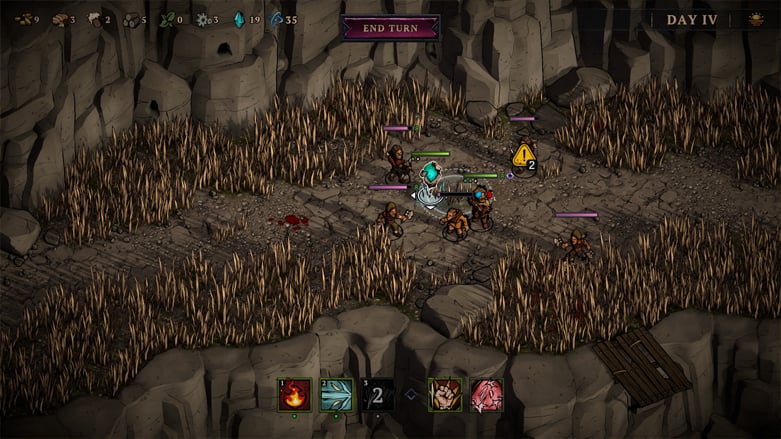The image size is (781, 439).
Task: Open the cauldron icon beside Day IV
Action: pos(755,20)
